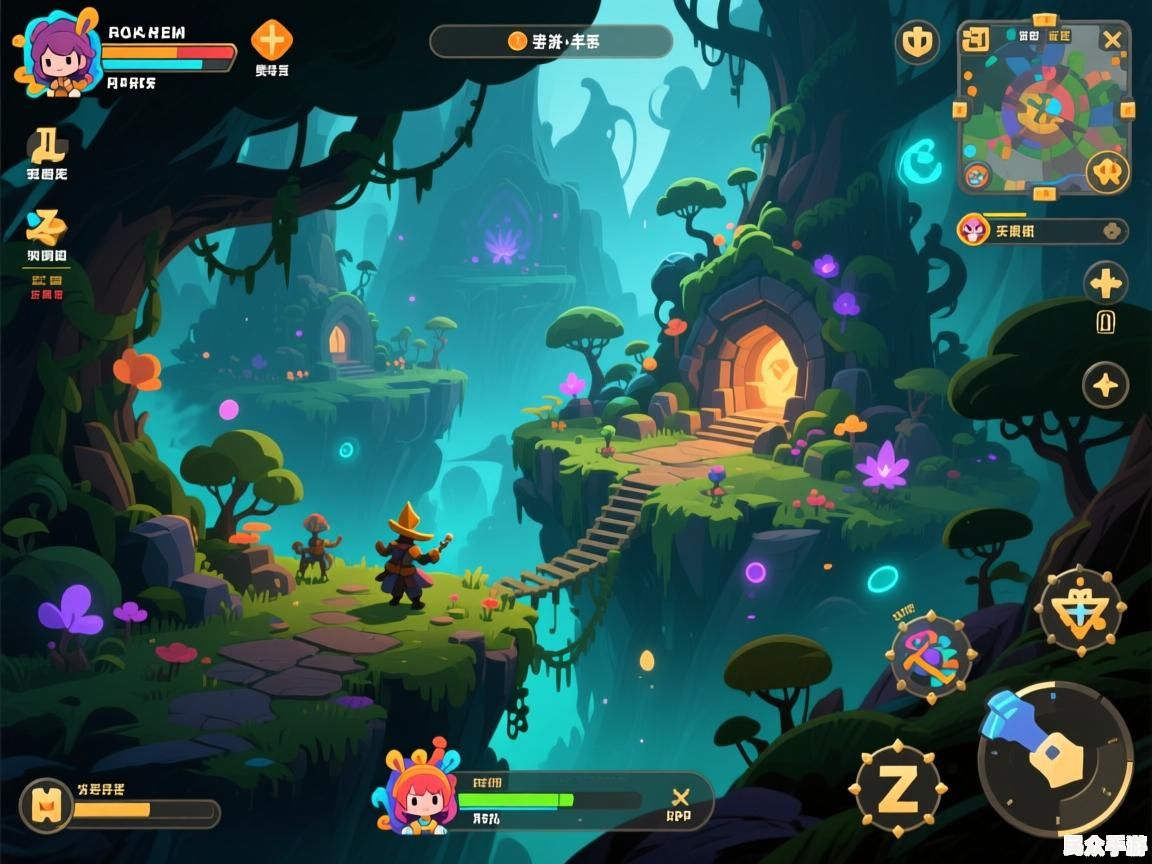Activate the gold-ringed button on the minimap
1152x864 pixels.
pos(1107,173)
